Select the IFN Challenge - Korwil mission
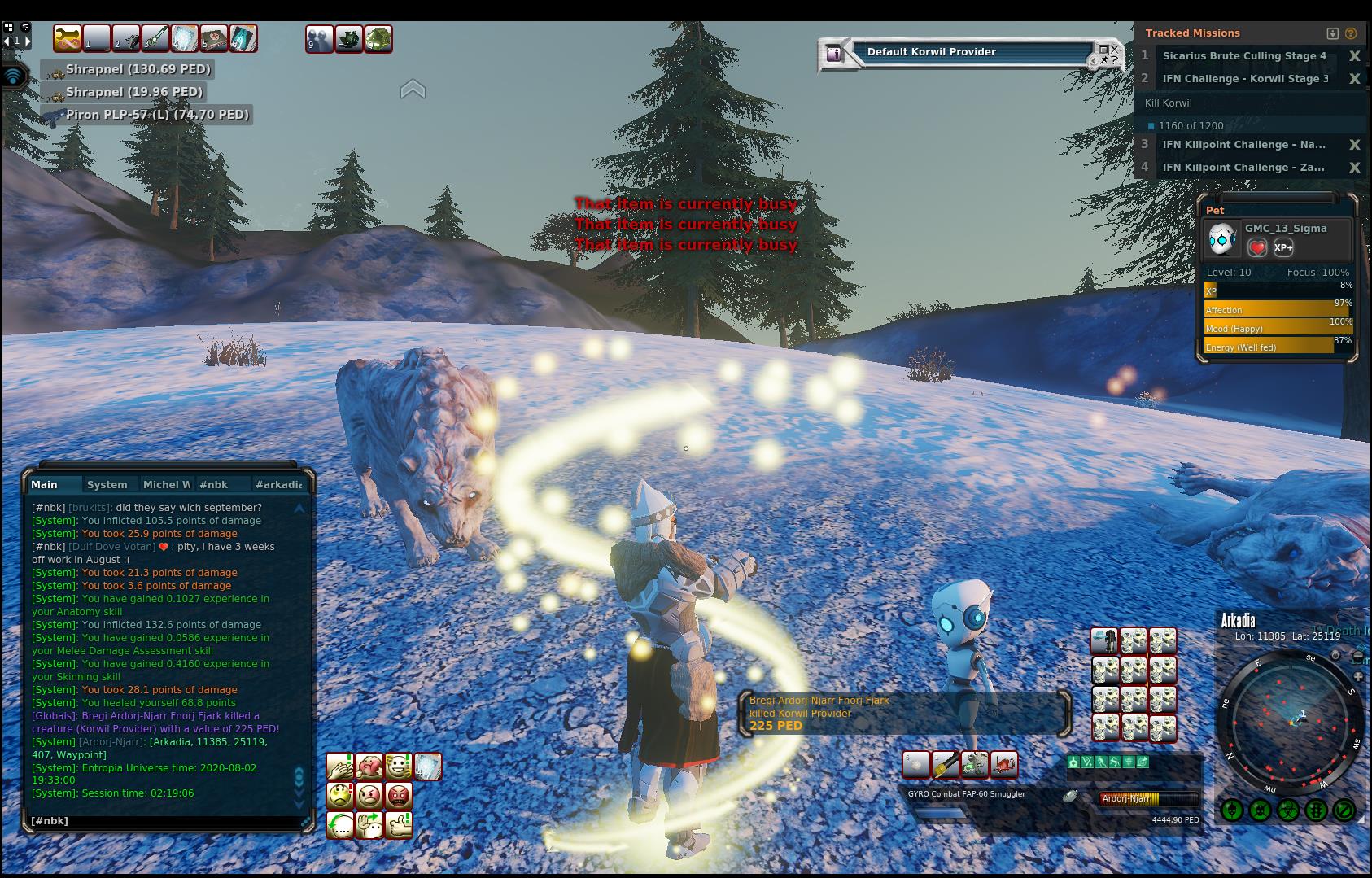The width and height of the screenshot is (1372, 878). pyautogui.click(x=1245, y=79)
